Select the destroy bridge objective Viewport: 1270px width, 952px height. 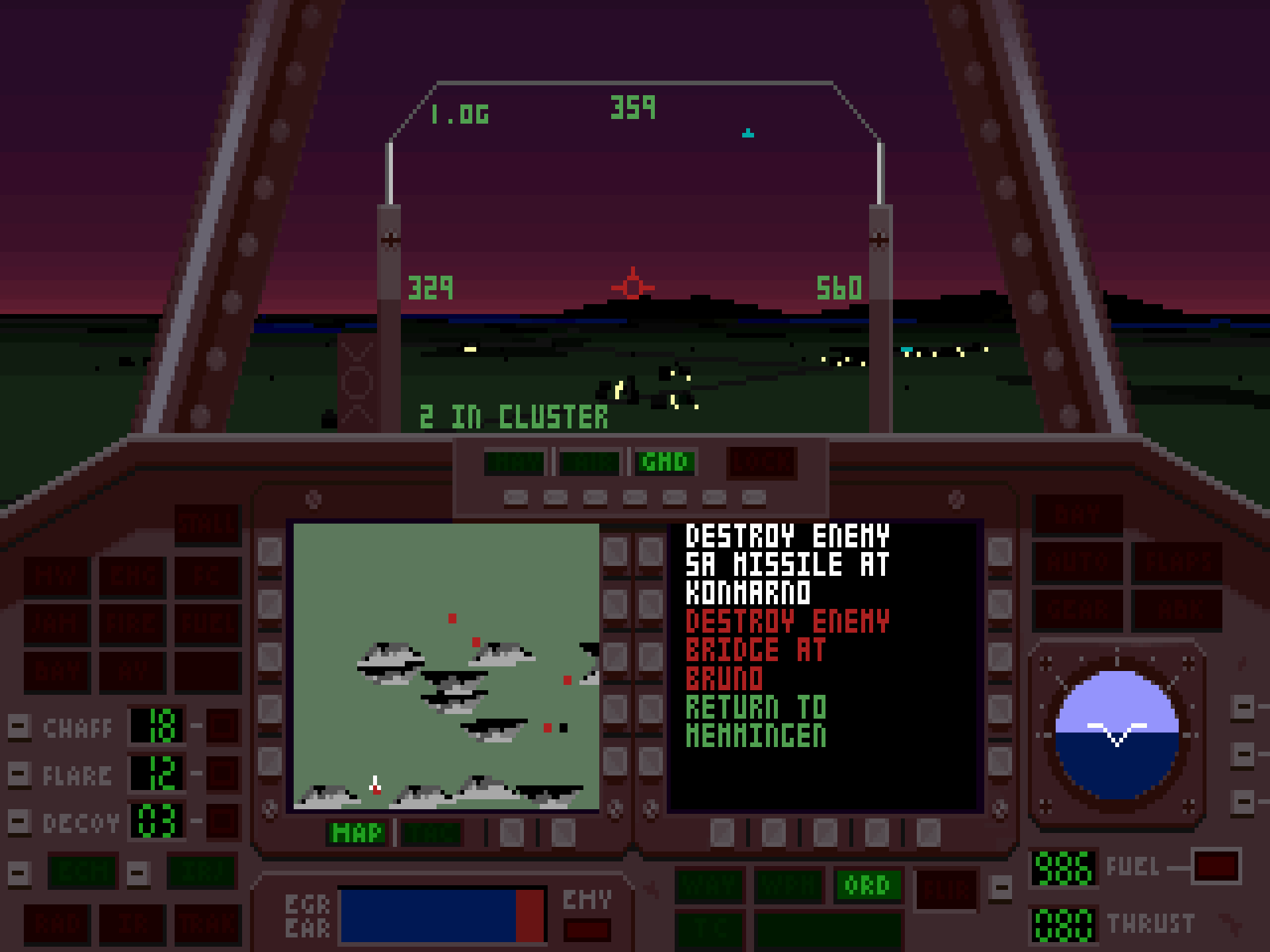coord(787,650)
